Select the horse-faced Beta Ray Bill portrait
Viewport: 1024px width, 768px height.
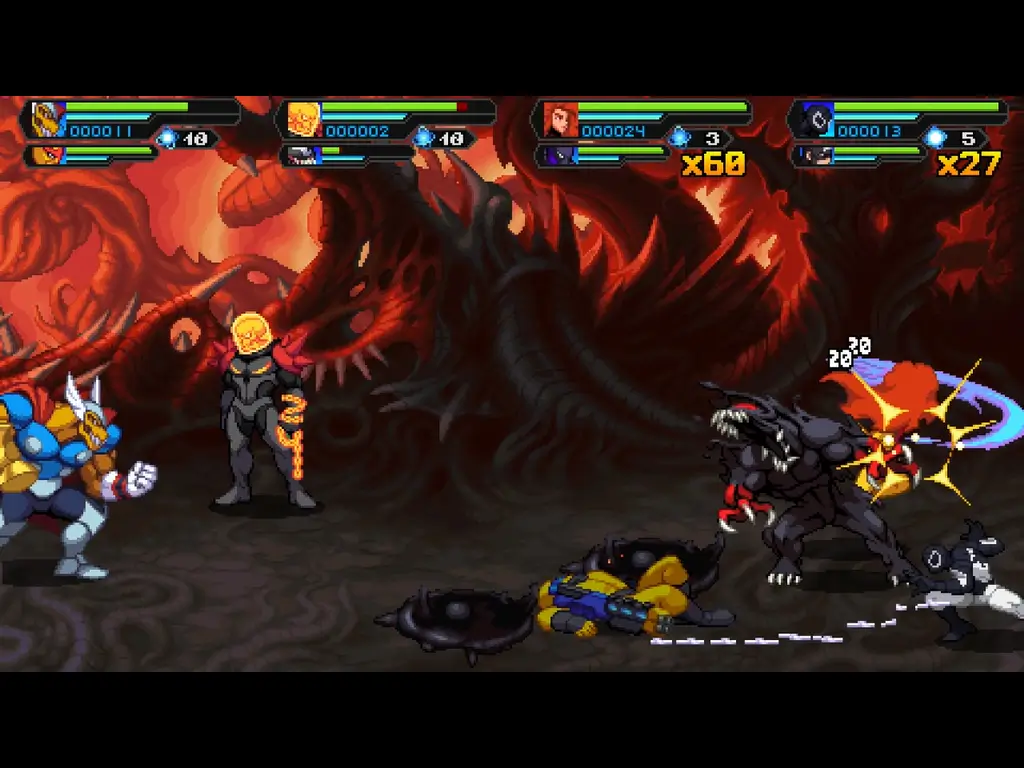tap(47, 119)
